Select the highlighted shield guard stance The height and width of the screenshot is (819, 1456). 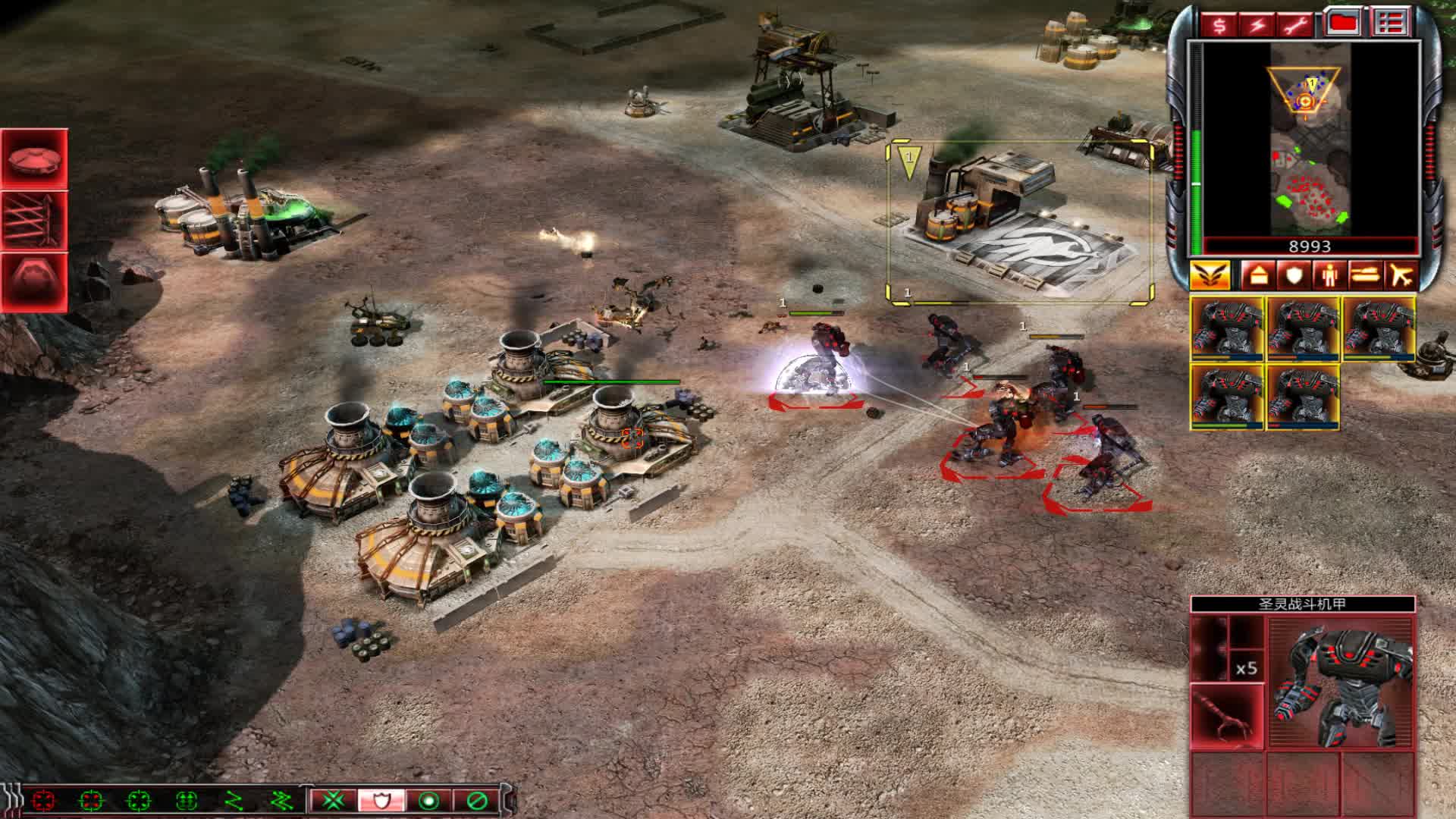[x=381, y=800]
